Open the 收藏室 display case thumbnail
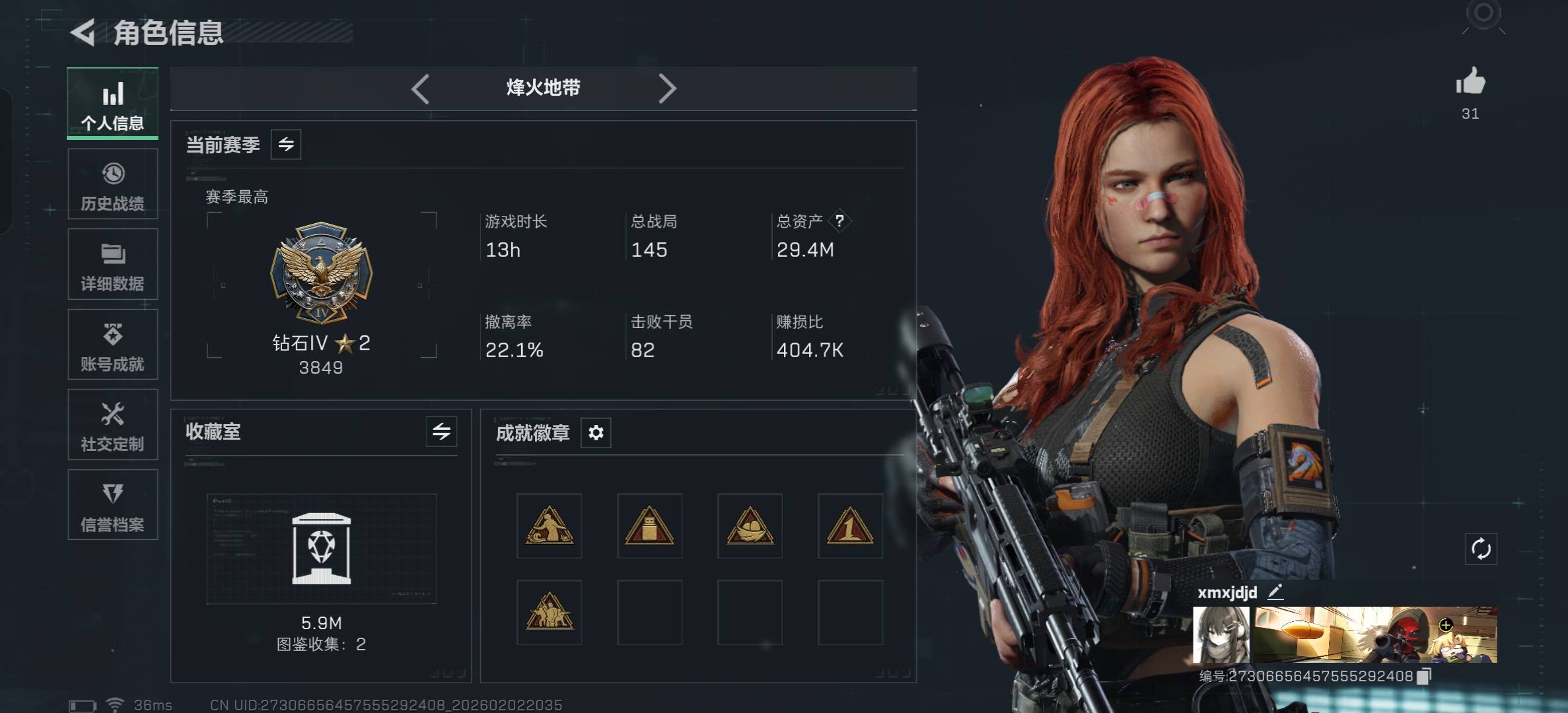Image resolution: width=1568 pixels, height=713 pixels. point(322,549)
